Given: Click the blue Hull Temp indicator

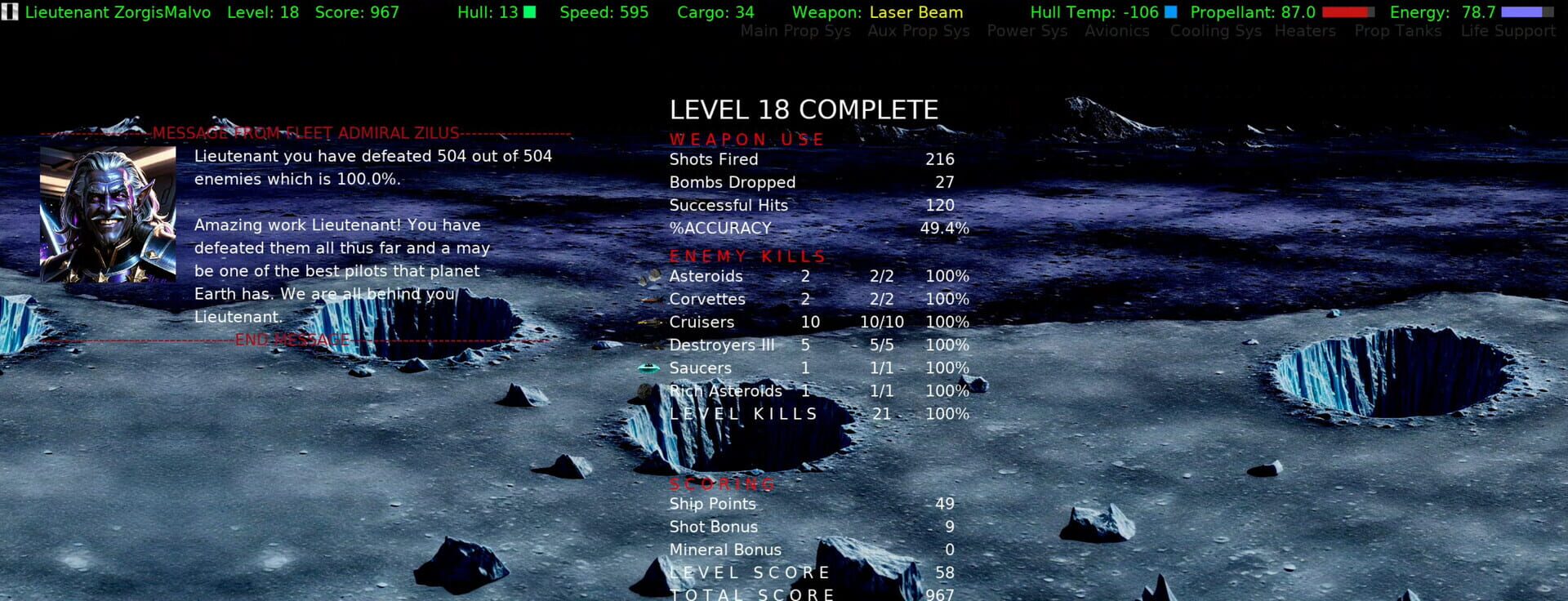Looking at the screenshot, I should pyautogui.click(x=1171, y=12).
